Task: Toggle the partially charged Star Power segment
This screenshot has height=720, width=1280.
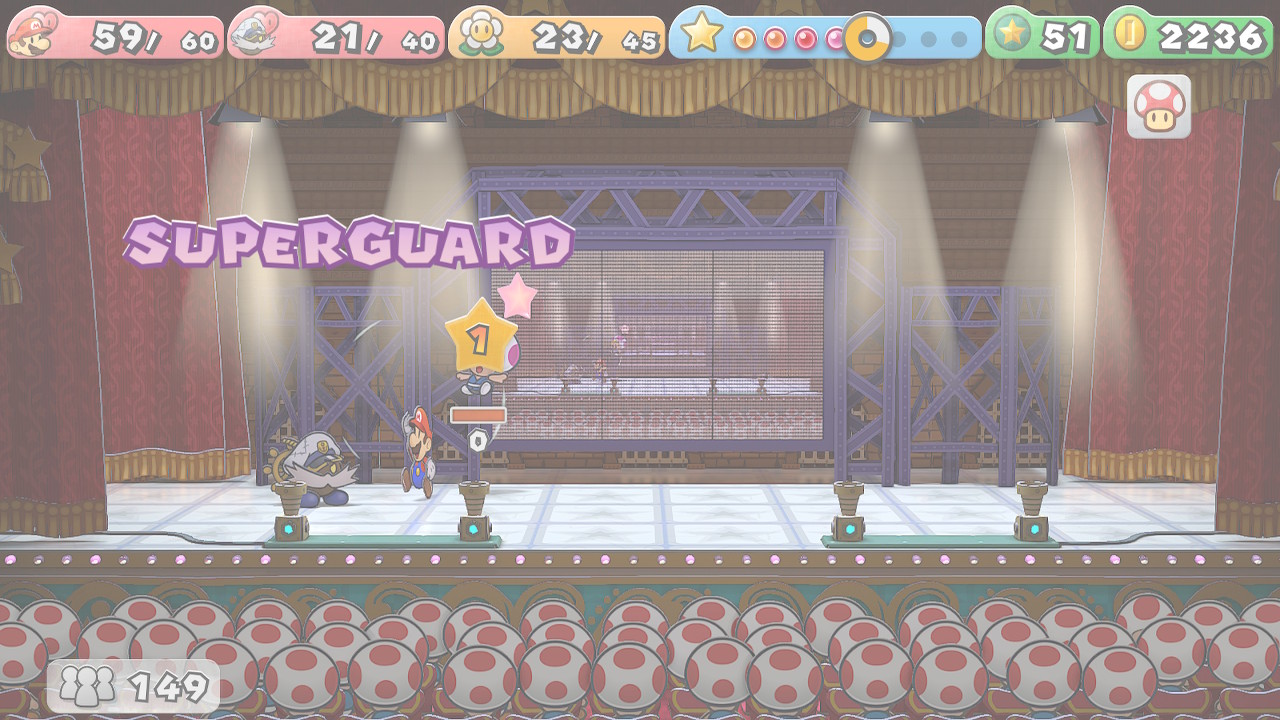Action: pos(867,36)
